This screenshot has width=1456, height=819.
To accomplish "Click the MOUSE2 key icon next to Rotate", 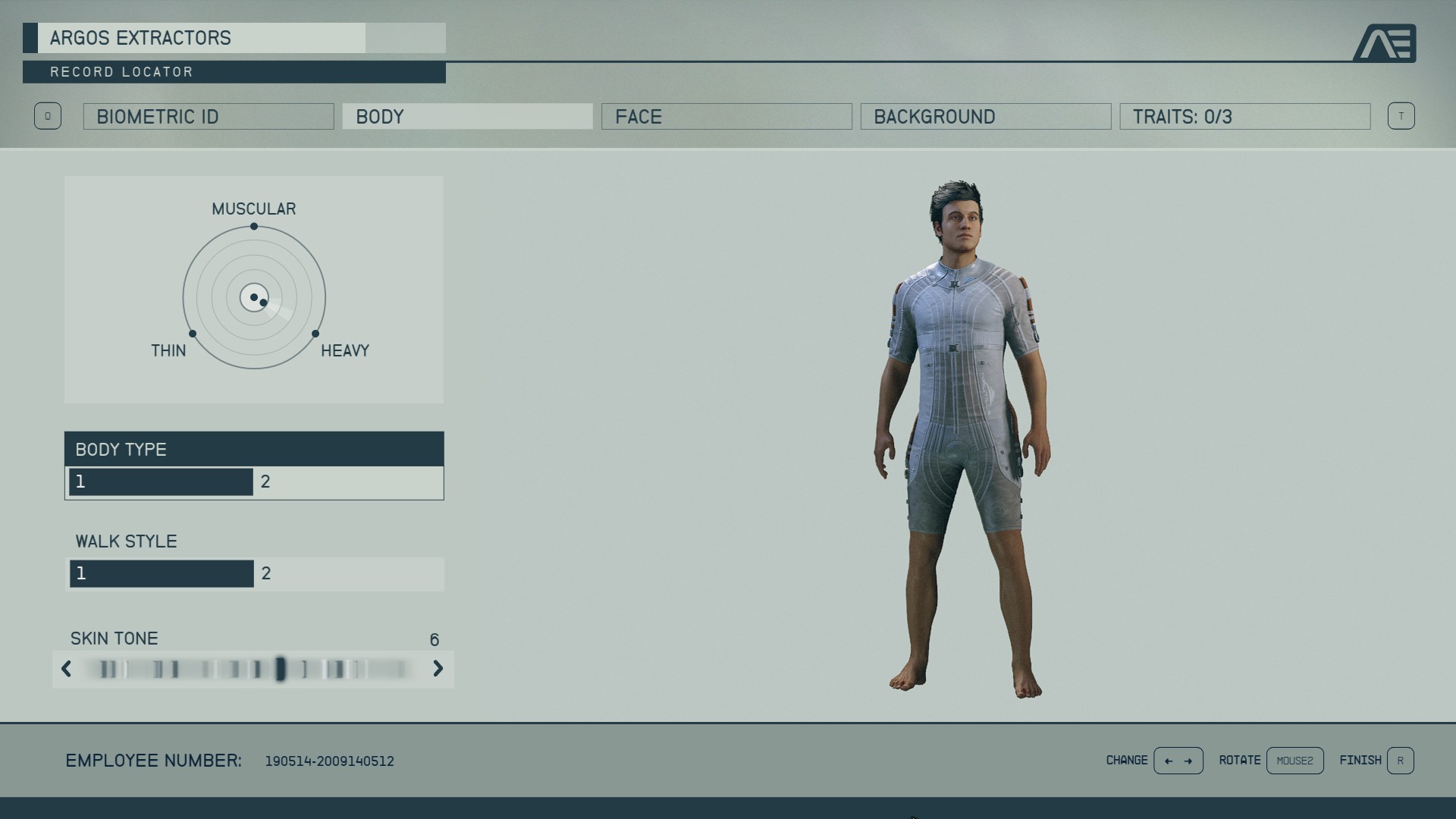I will pos(1295,761).
